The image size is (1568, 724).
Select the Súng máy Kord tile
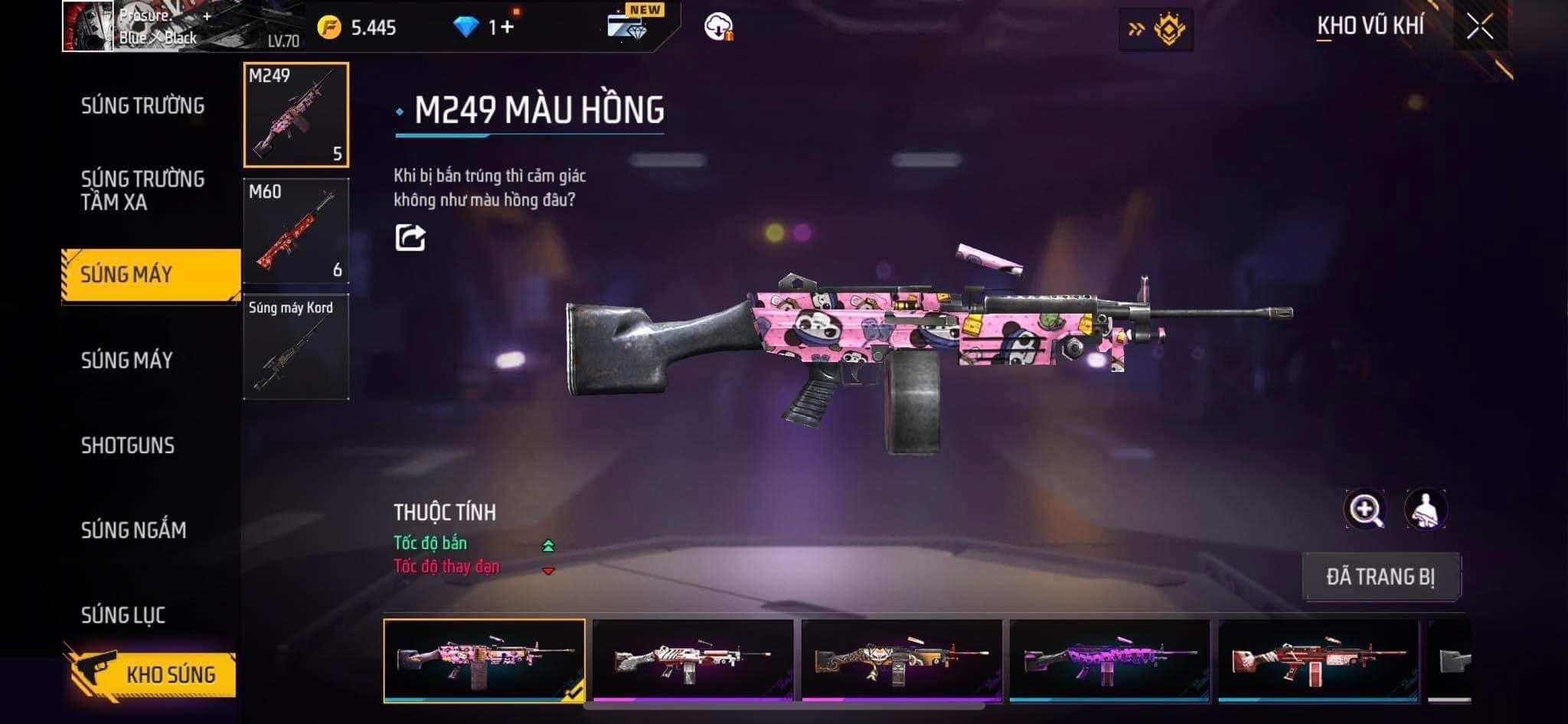click(296, 347)
